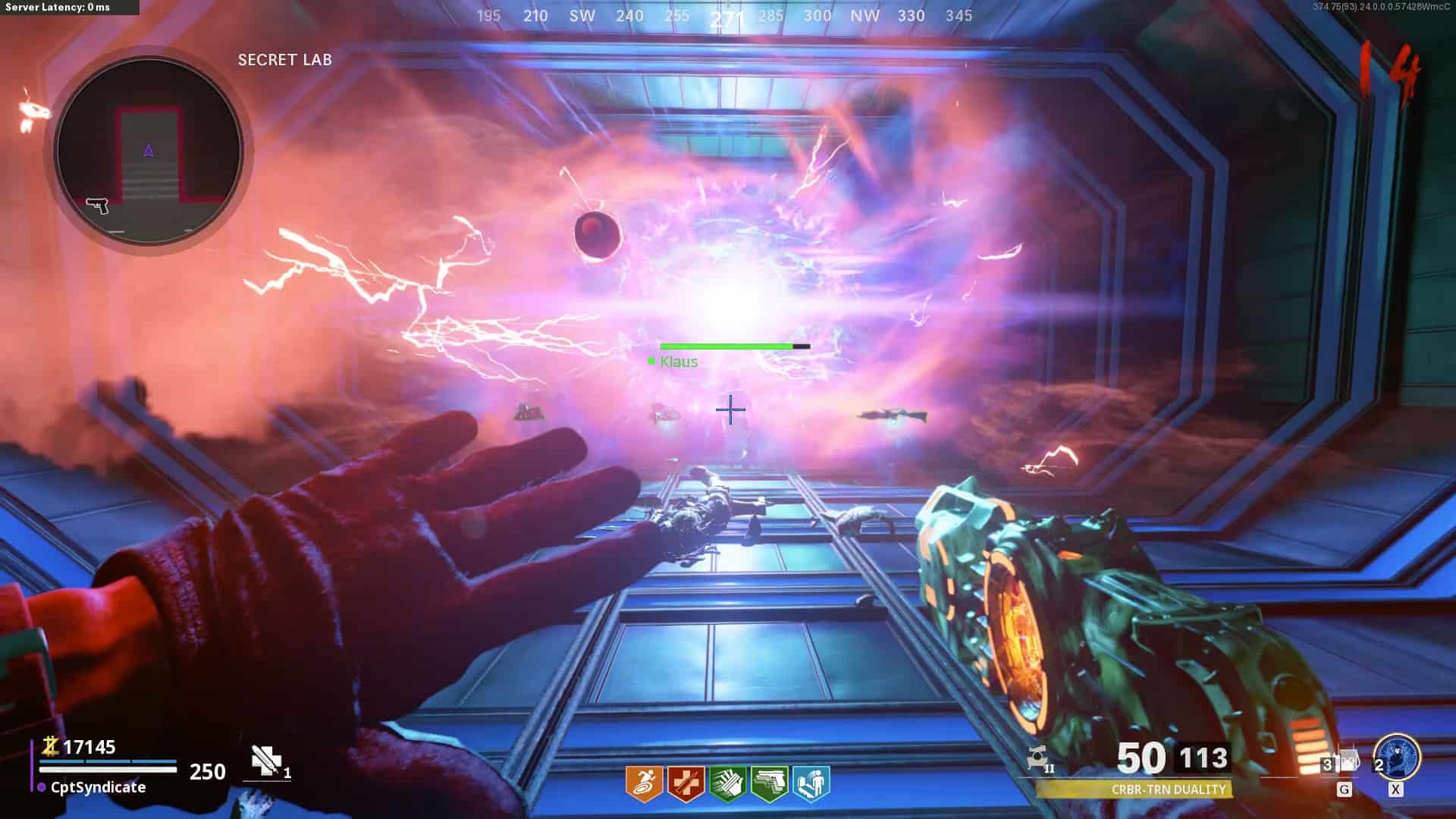Click the Pack-a-Punch tier II weapon icon

[x=1037, y=758]
